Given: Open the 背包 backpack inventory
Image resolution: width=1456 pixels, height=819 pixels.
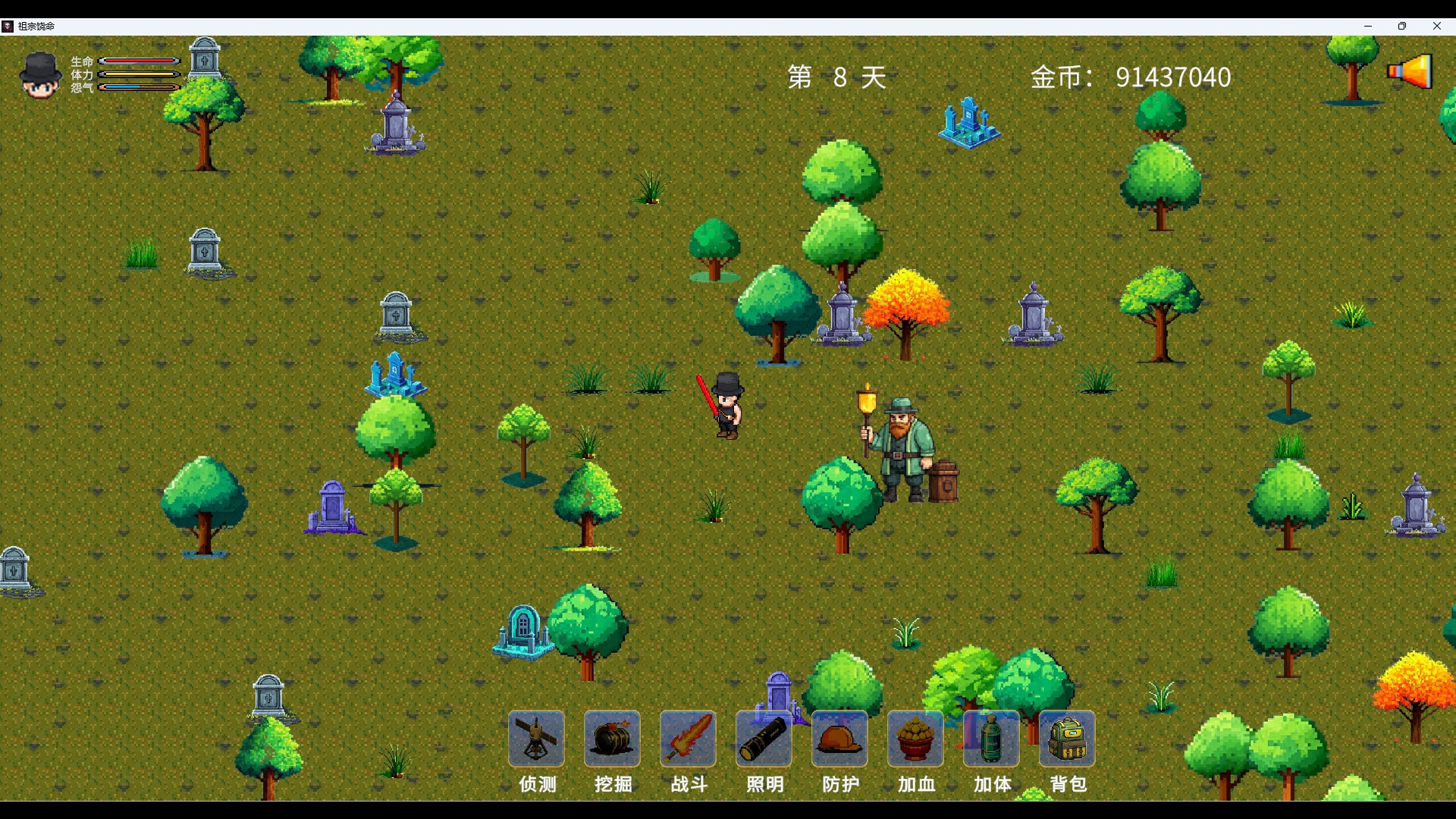Looking at the screenshot, I should [1067, 739].
